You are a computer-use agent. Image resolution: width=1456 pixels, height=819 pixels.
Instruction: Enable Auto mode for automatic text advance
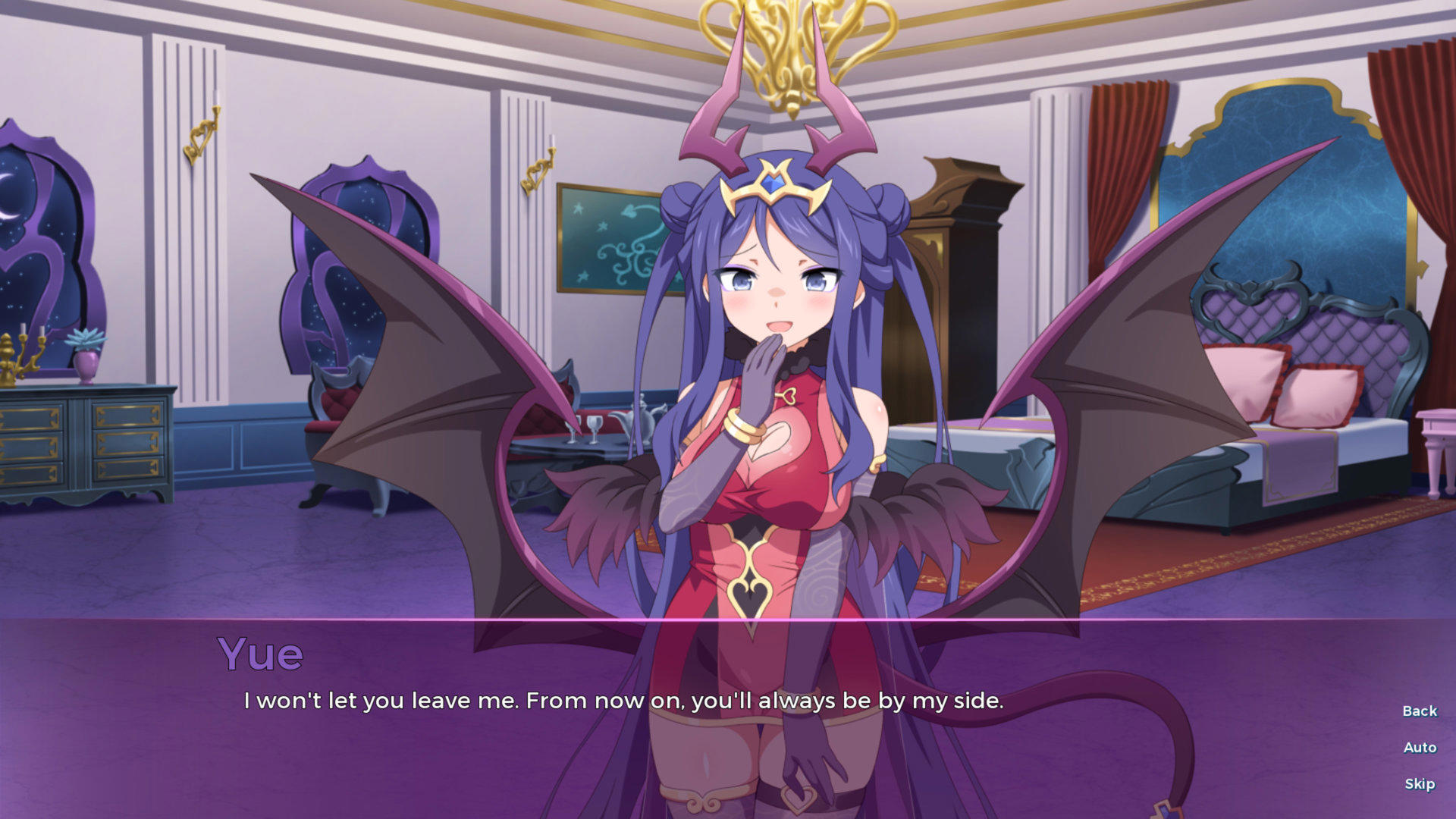coord(1419,747)
